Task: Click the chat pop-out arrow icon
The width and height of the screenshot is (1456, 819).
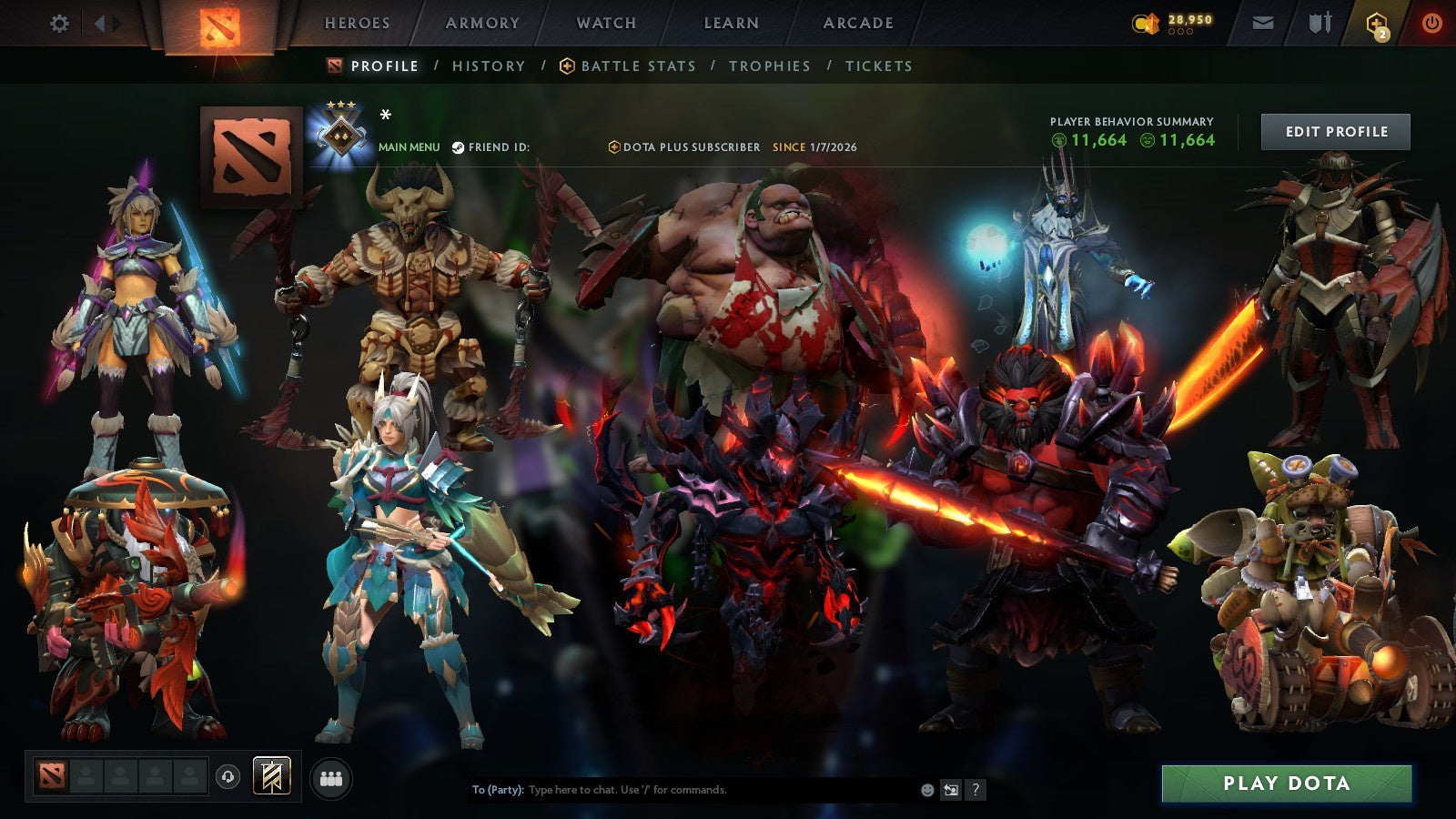Action: [x=952, y=790]
